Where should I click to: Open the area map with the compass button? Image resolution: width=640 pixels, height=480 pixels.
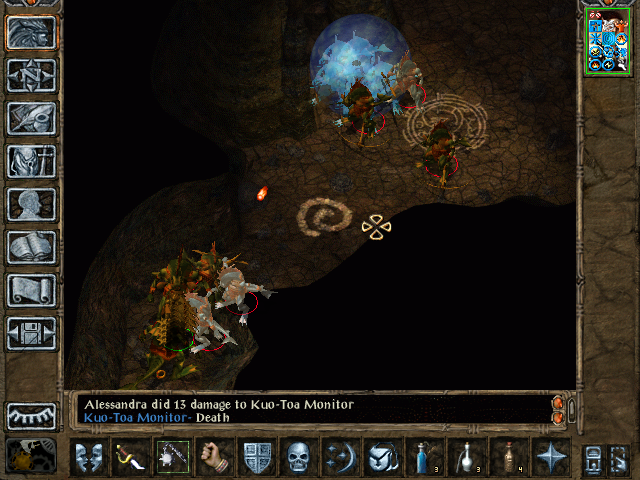click(31, 75)
